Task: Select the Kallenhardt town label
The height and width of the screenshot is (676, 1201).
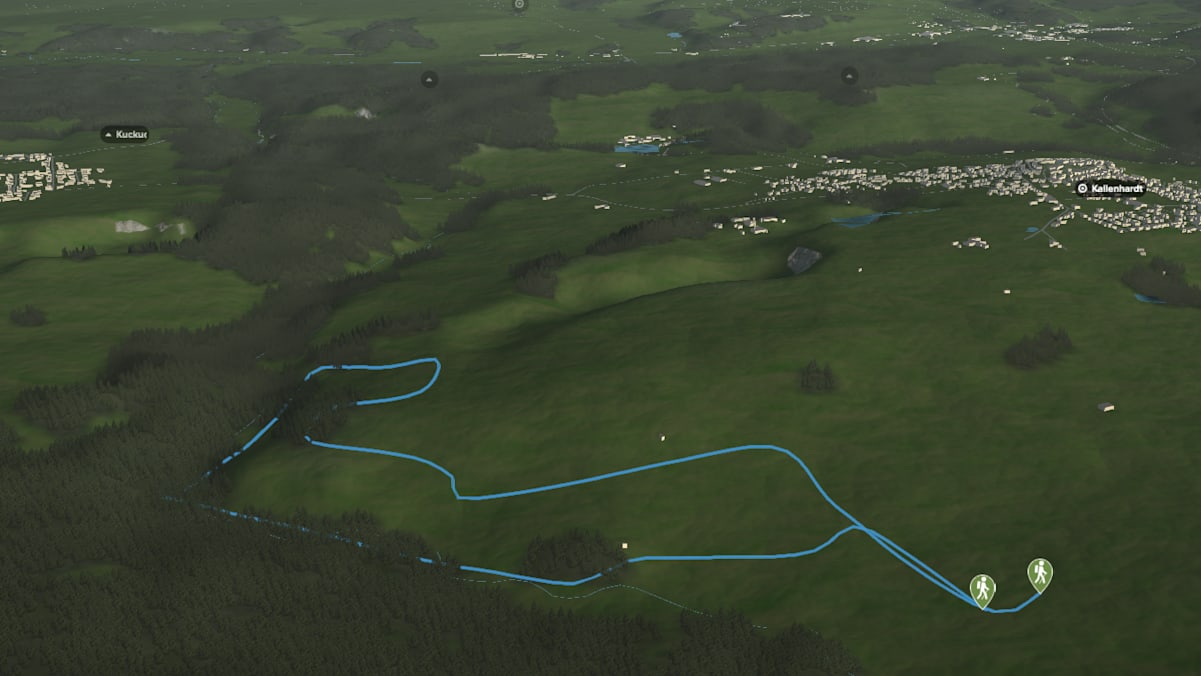Action: pos(1112,188)
